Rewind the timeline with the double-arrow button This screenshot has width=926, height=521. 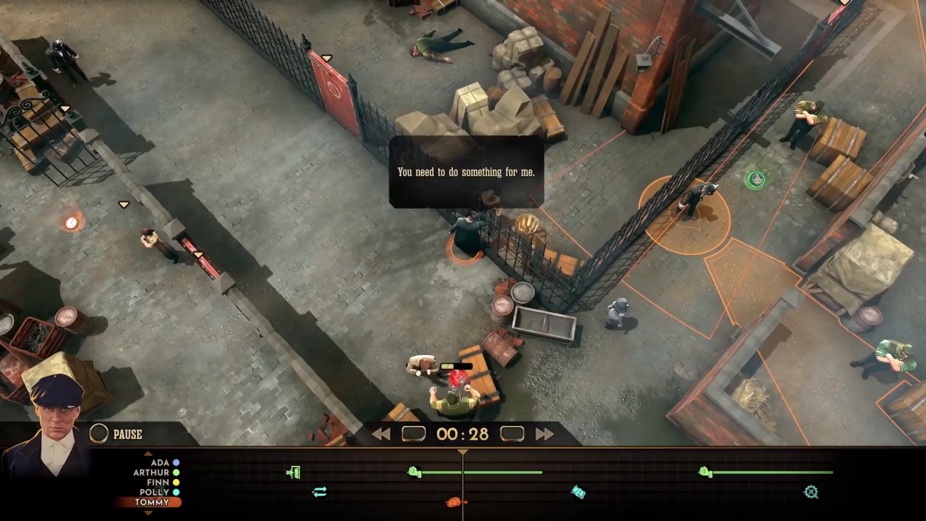[x=381, y=434]
